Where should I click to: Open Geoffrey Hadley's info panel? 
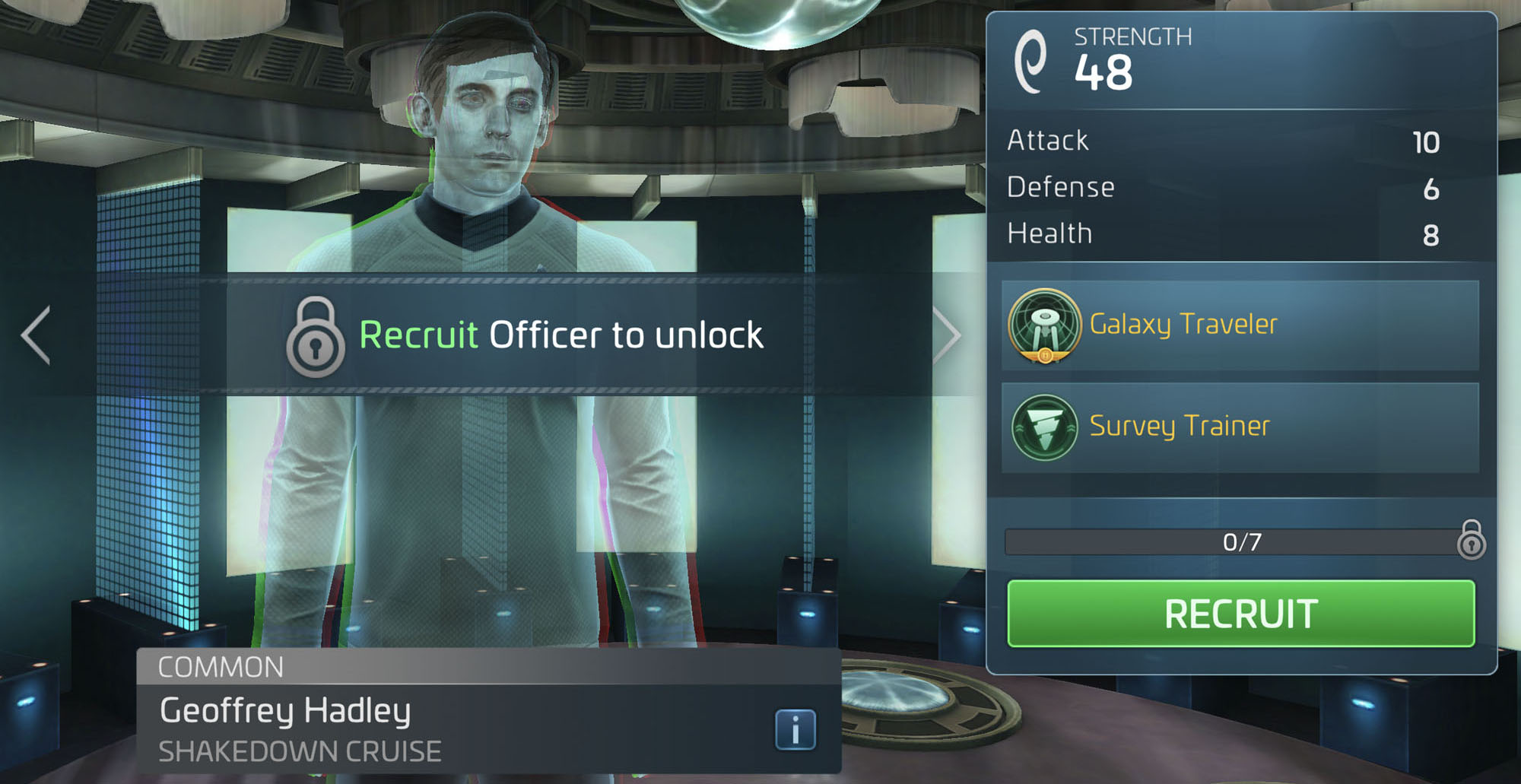(794, 728)
